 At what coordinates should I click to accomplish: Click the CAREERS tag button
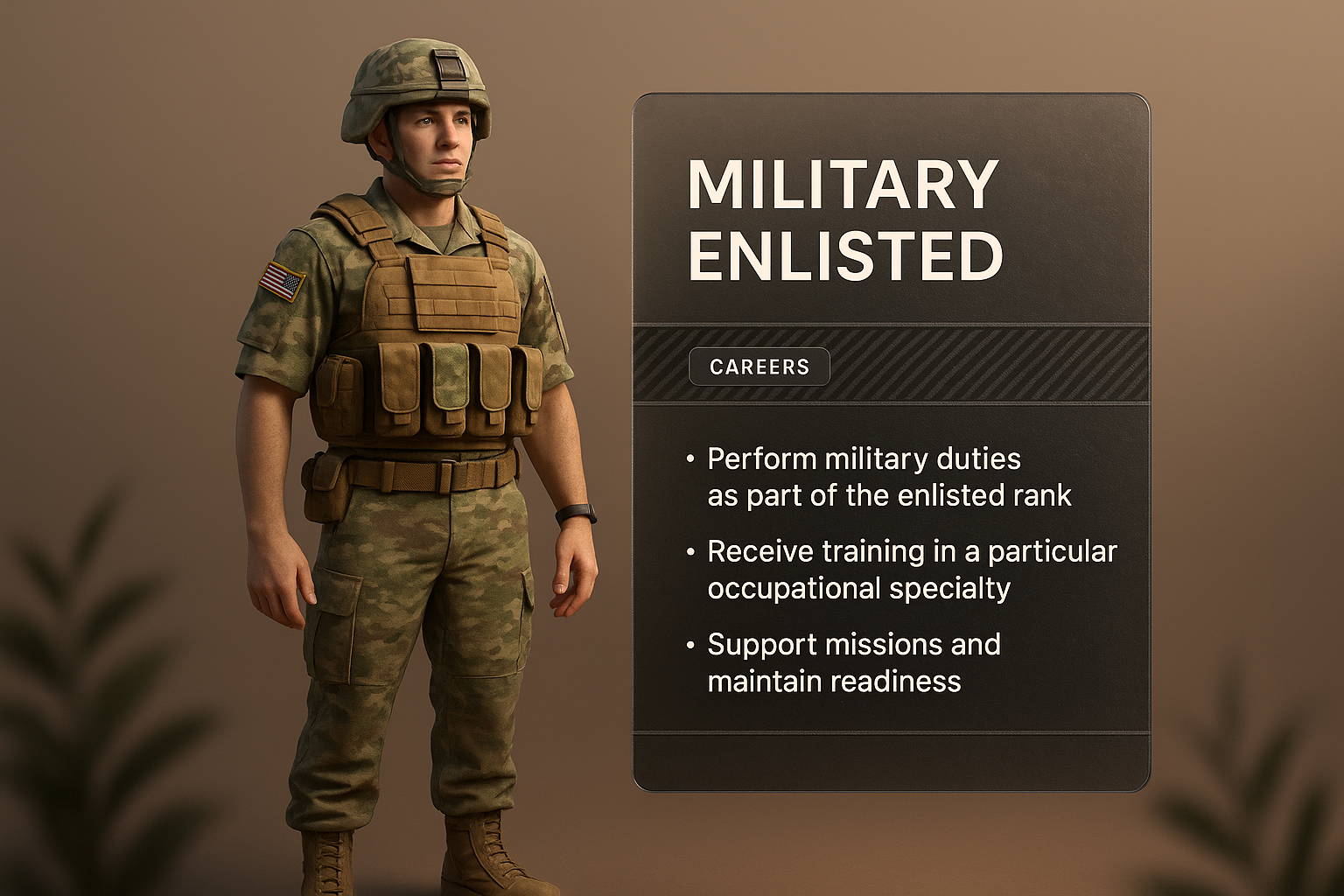point(759,367)
